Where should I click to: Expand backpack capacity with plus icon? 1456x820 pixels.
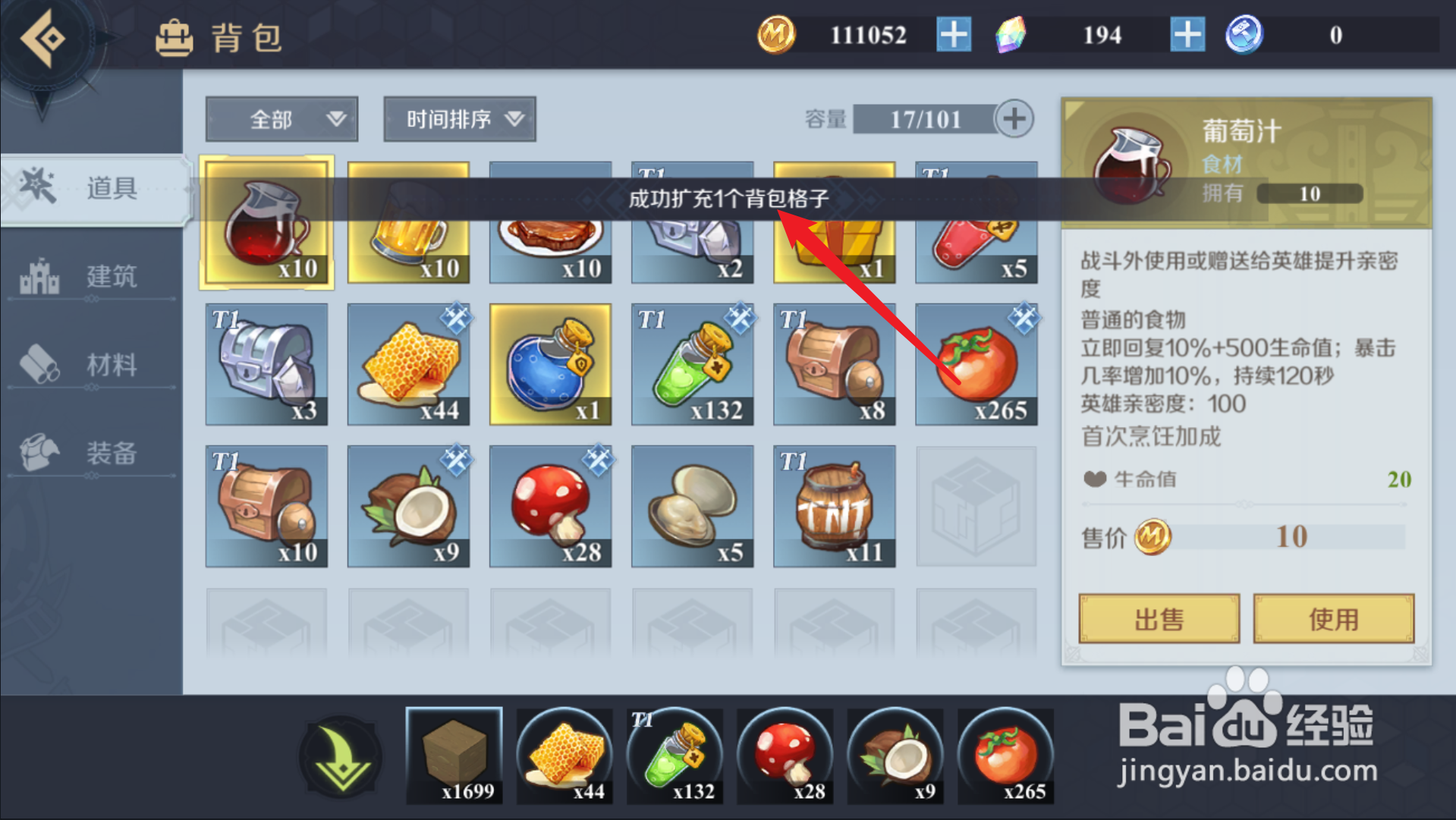[1014, 119]
